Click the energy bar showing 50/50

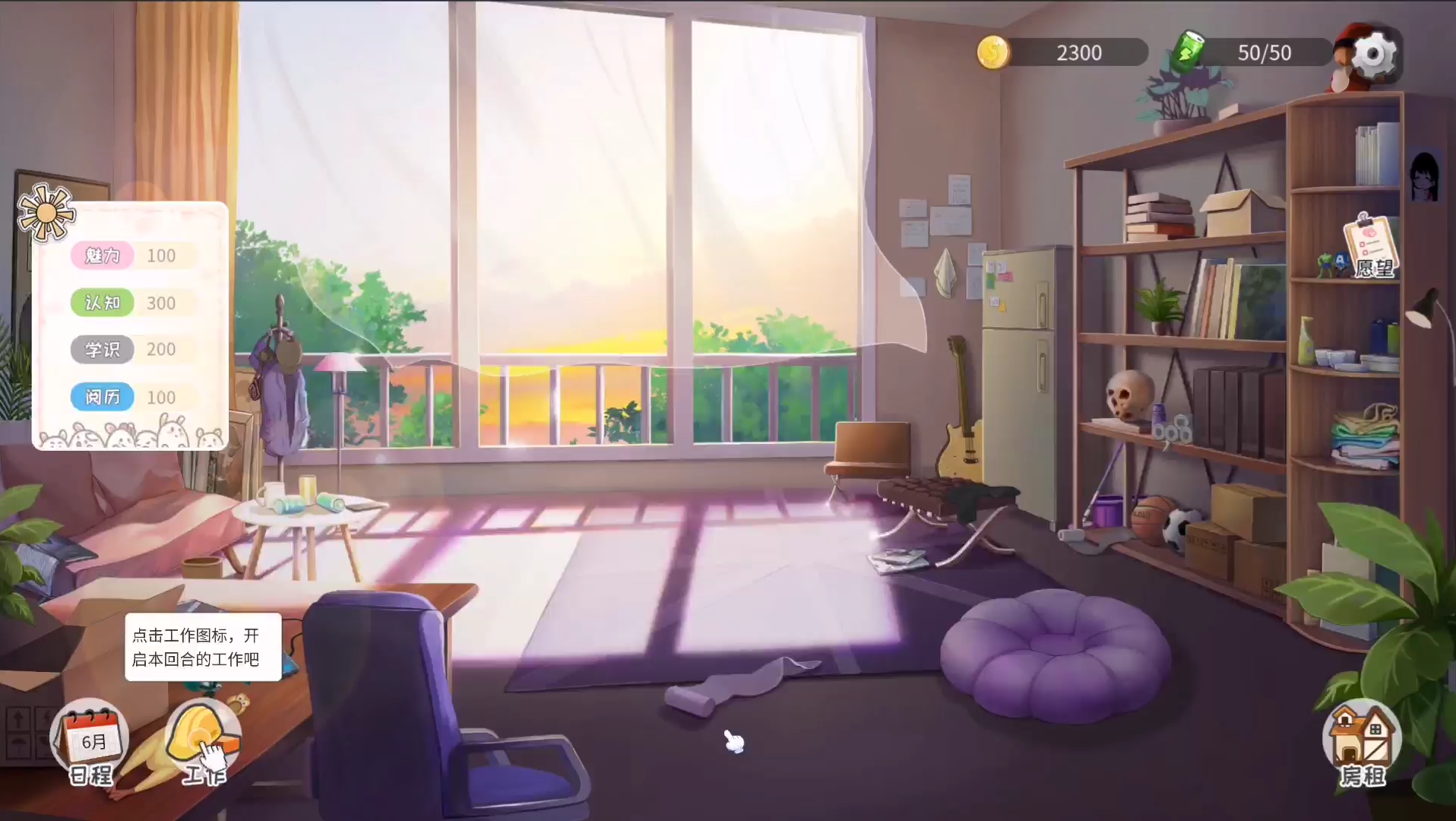1265,52
